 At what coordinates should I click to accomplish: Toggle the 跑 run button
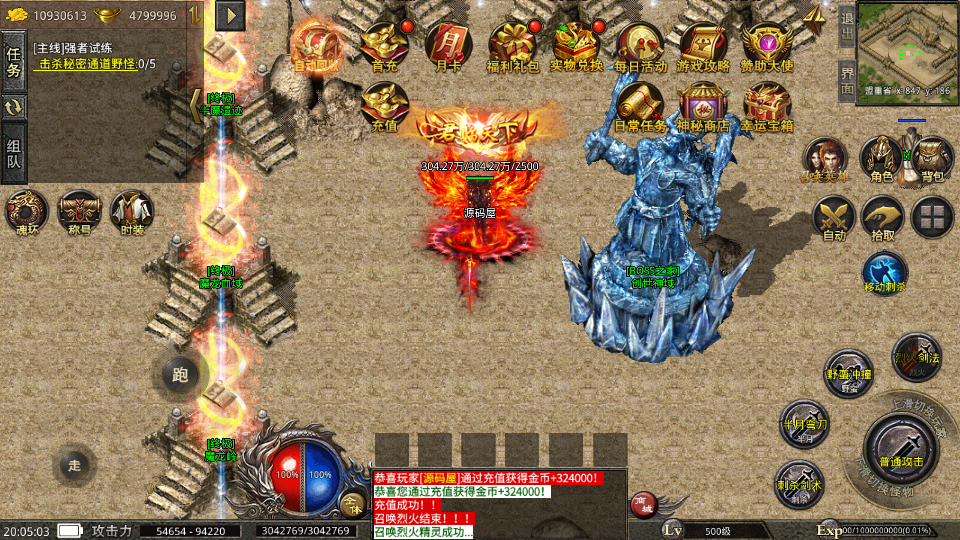[180, 375]
